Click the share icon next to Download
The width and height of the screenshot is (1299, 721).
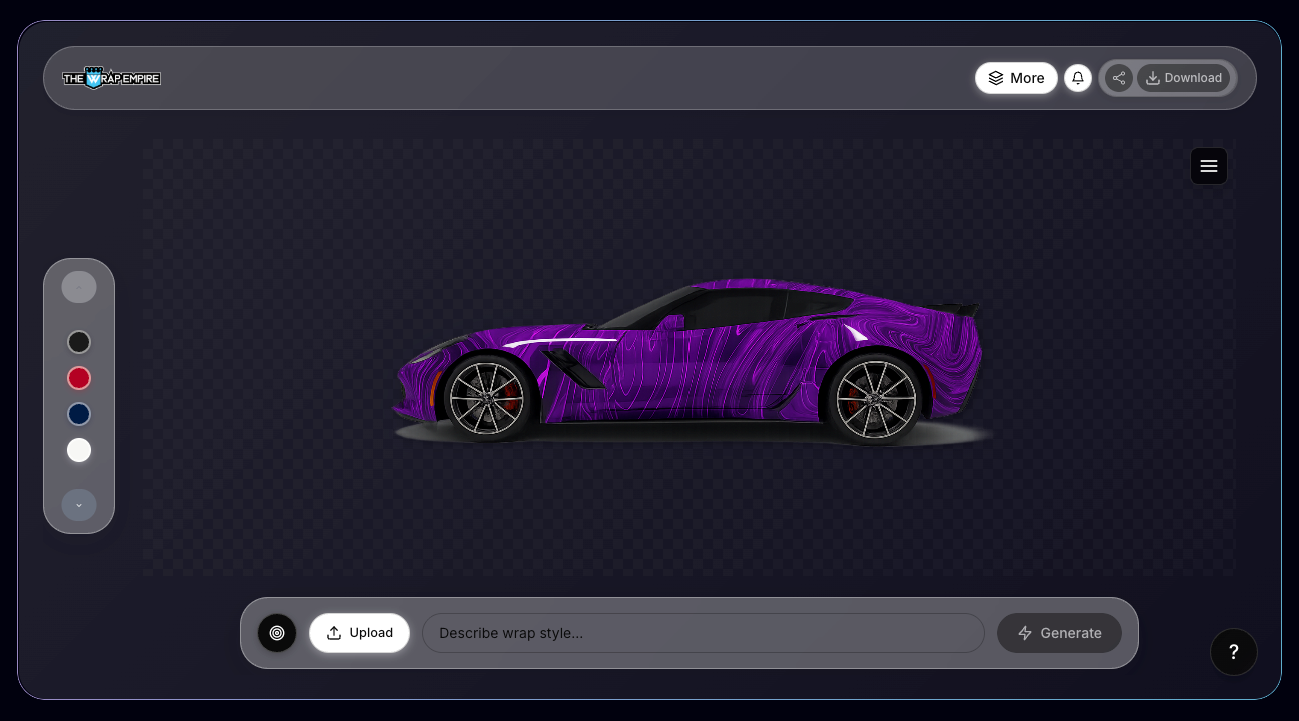pyautogui.click(x=1118, y=77)
